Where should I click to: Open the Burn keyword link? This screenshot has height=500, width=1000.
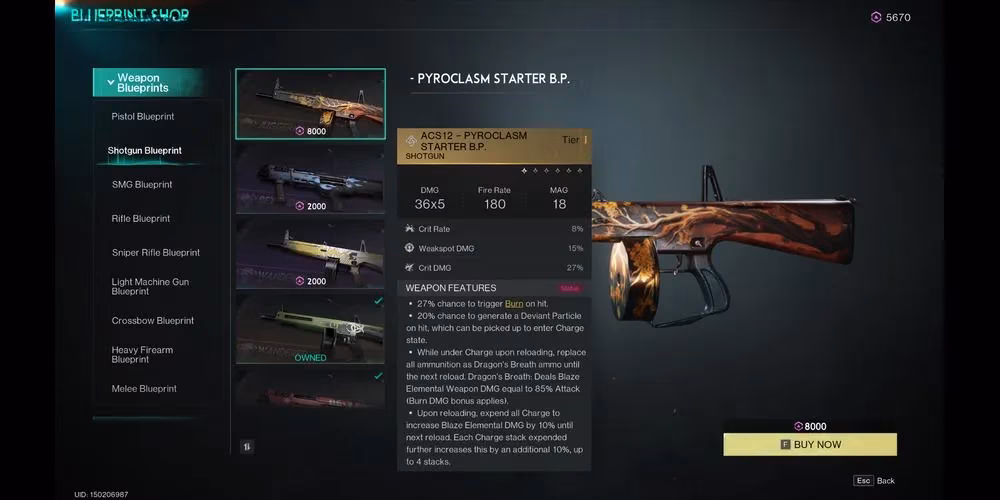point(514,303)
